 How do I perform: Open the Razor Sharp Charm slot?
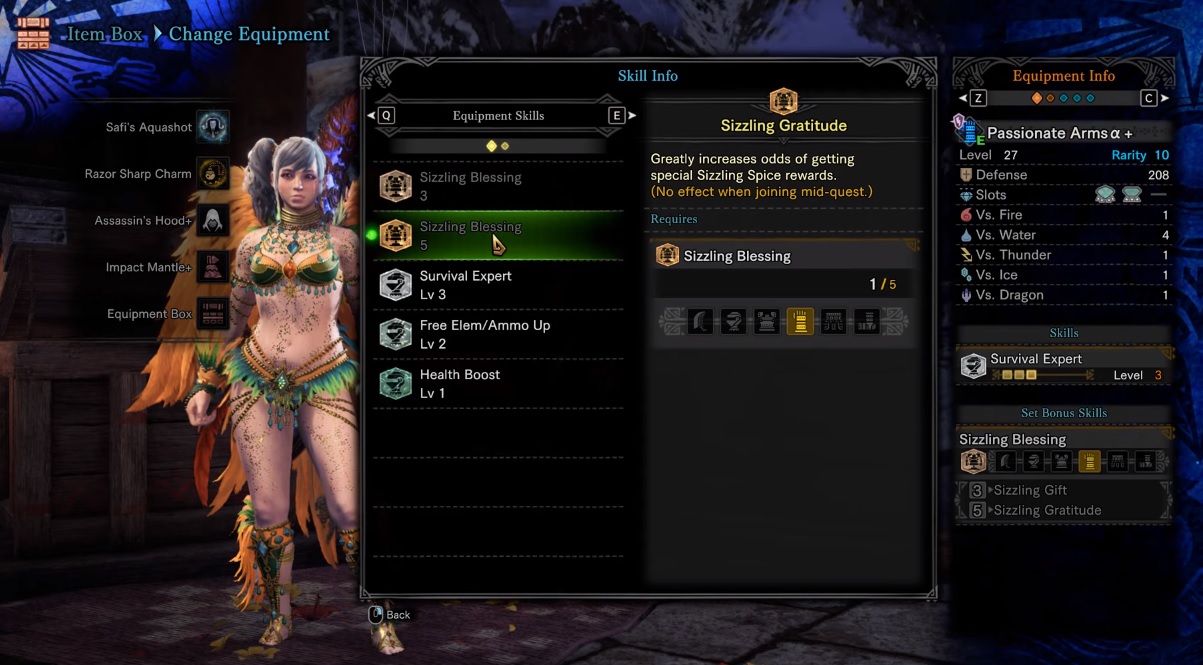click(212, 174)
